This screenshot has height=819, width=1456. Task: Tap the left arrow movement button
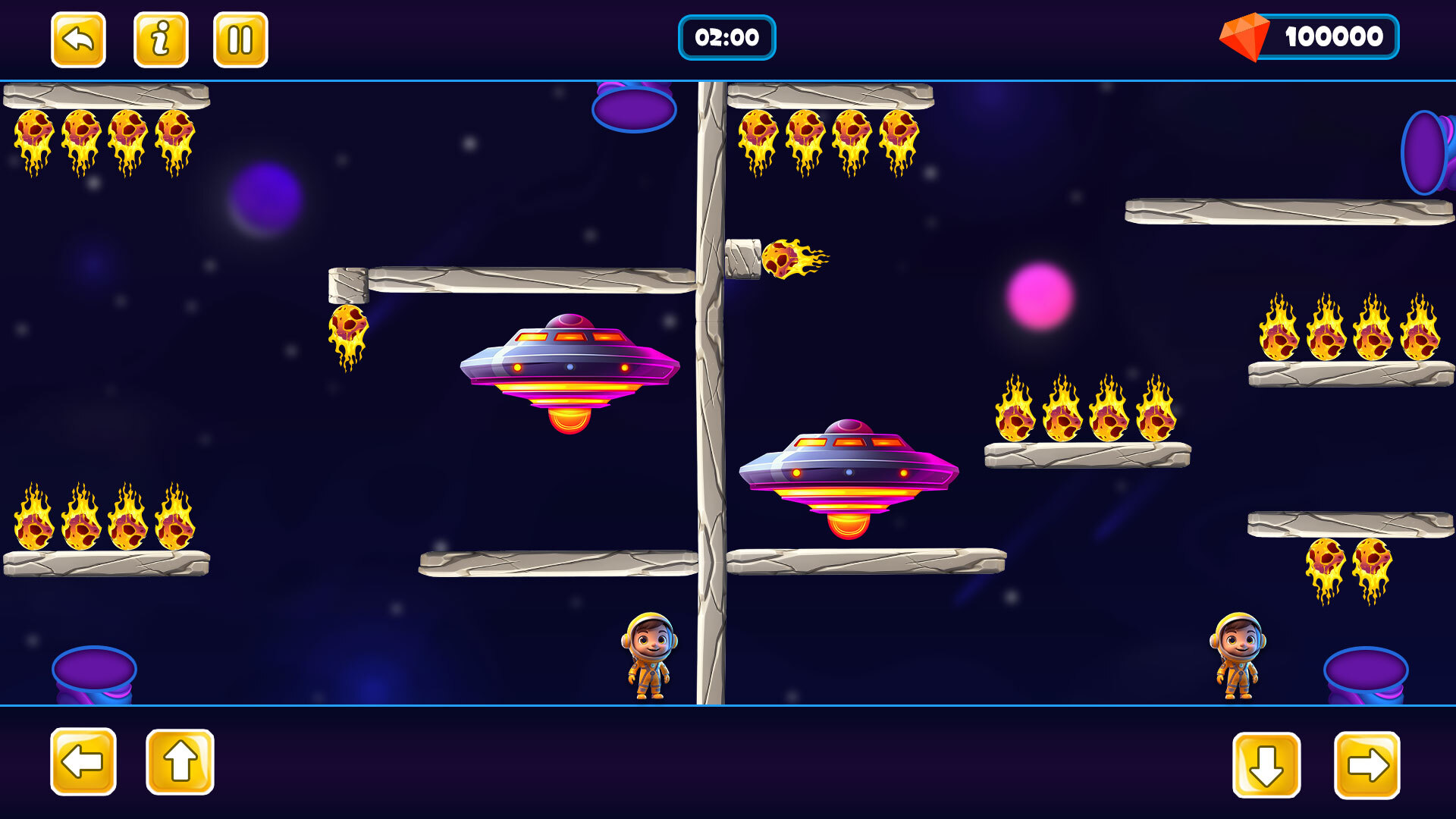(x=83, y=761)
